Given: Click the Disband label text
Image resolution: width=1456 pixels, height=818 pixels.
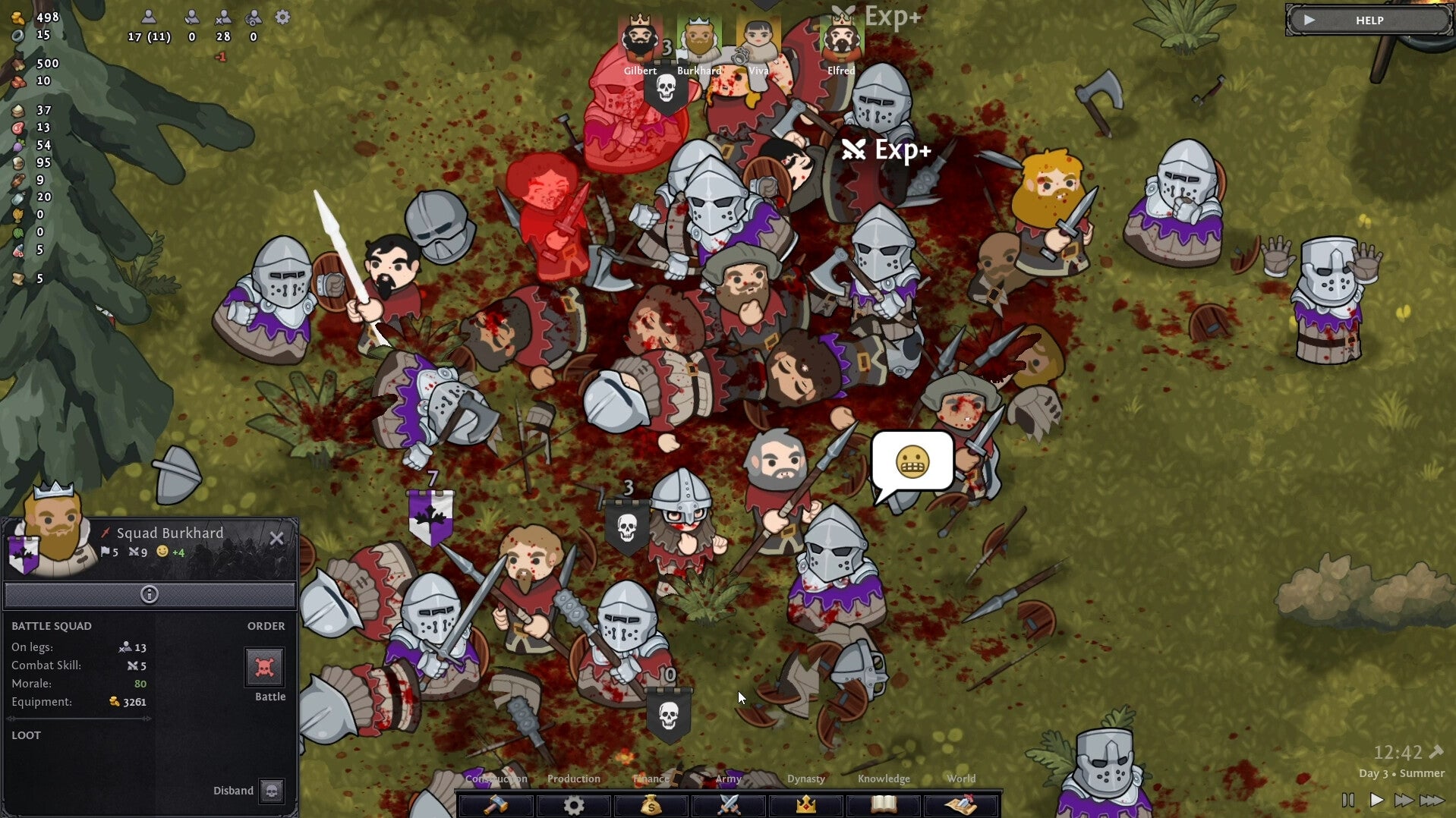Looking at the screenshot, I should tap(232, 791).
